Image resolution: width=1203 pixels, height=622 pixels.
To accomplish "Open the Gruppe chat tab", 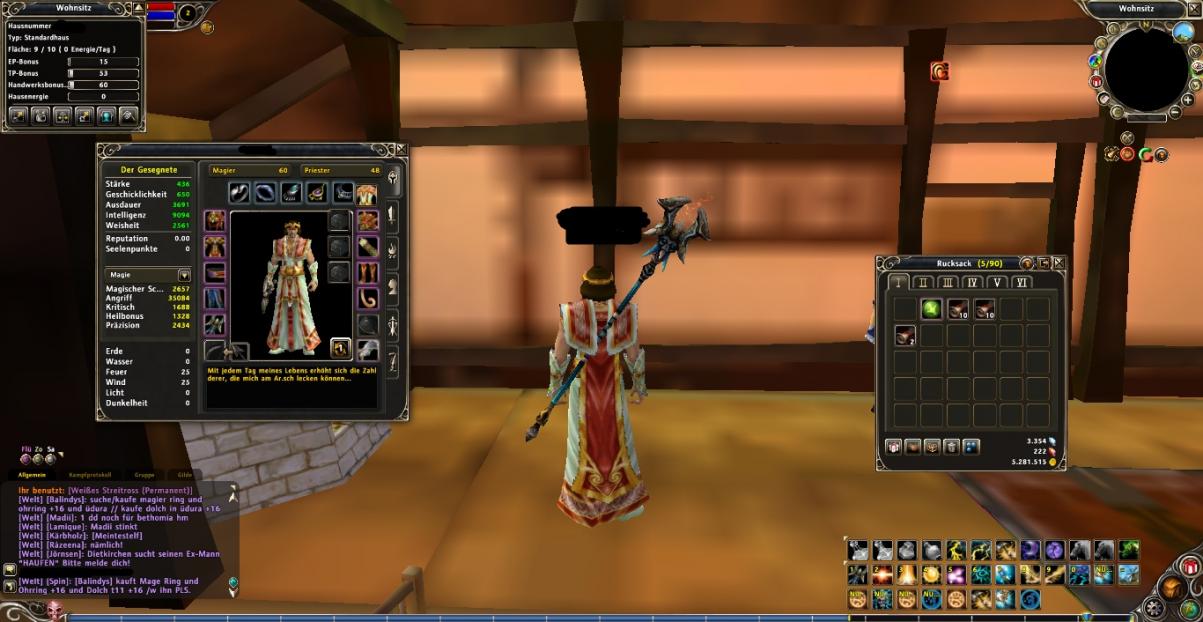I will click(142, 474).
